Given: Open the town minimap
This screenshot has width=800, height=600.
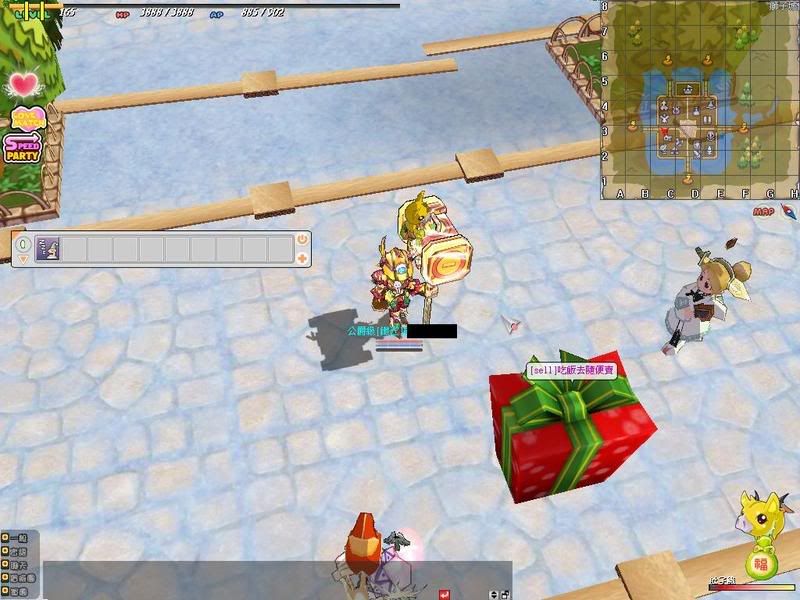Looking at the screenshot, I should point(700,98).
